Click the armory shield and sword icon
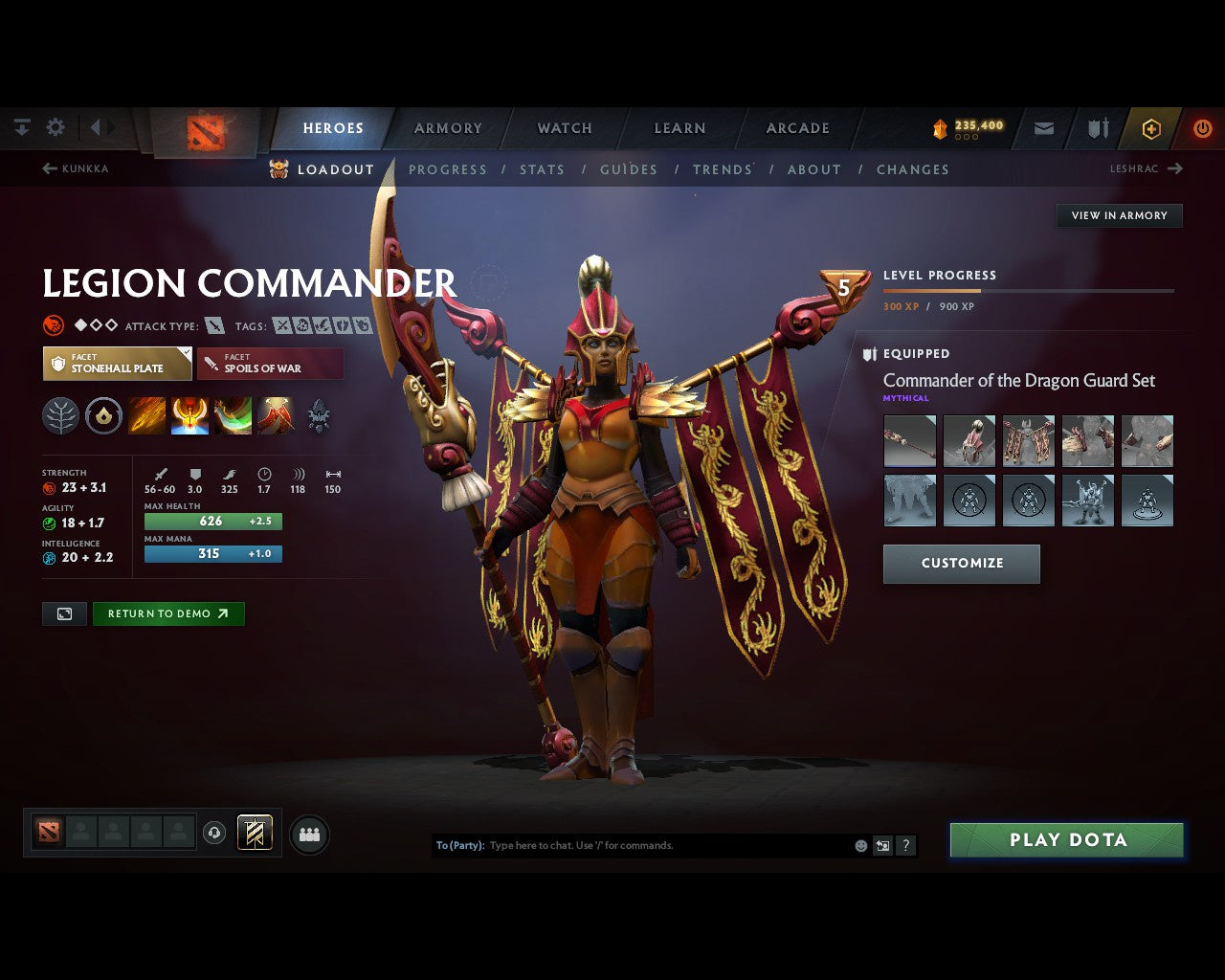Image resolution: width=1225 pixels, height=980 pixels. click(1097, 127)
